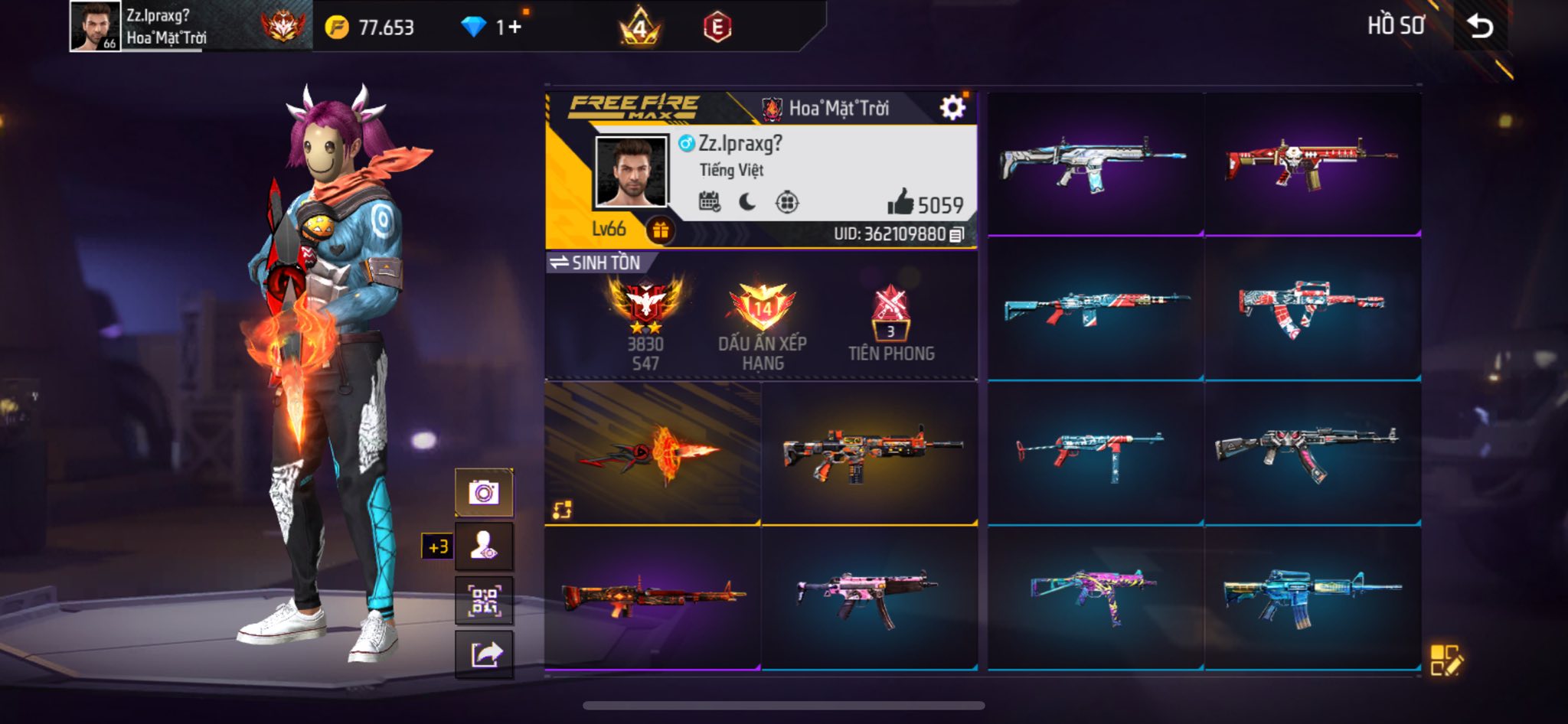1568x724 pixels.
Task: Open profile settings gear icon
Action: 952,108
